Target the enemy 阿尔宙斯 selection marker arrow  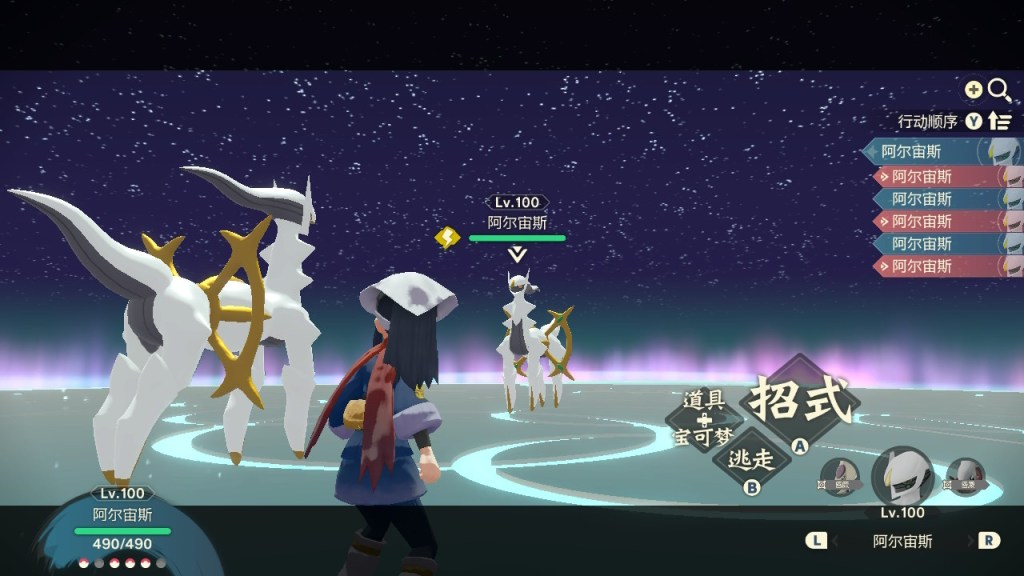[517, 255]
